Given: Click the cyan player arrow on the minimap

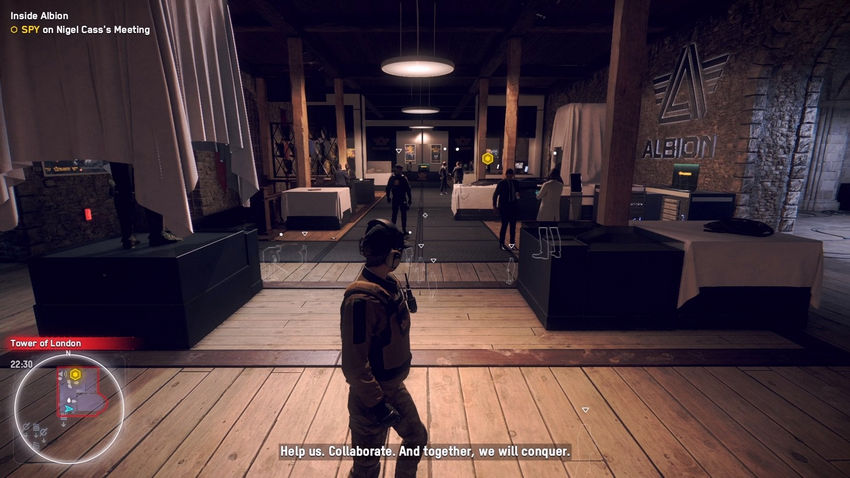Looking at the screenshot, I should pyautogui.click(x=68, y=408).
